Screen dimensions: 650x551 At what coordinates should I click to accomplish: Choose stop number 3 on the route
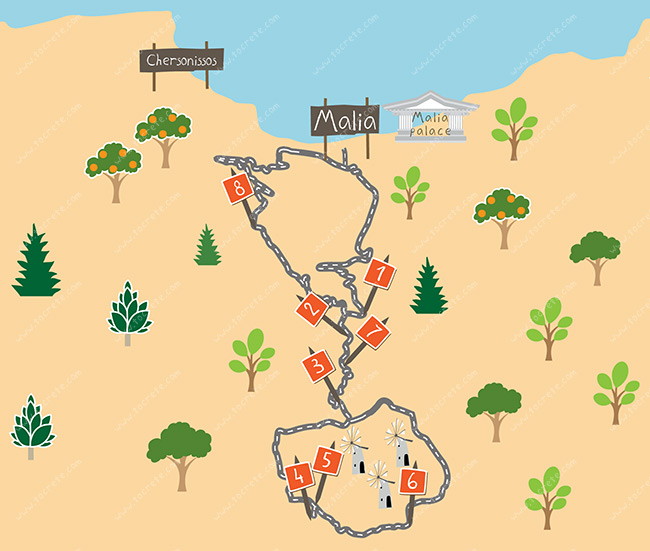coord(318,366)
